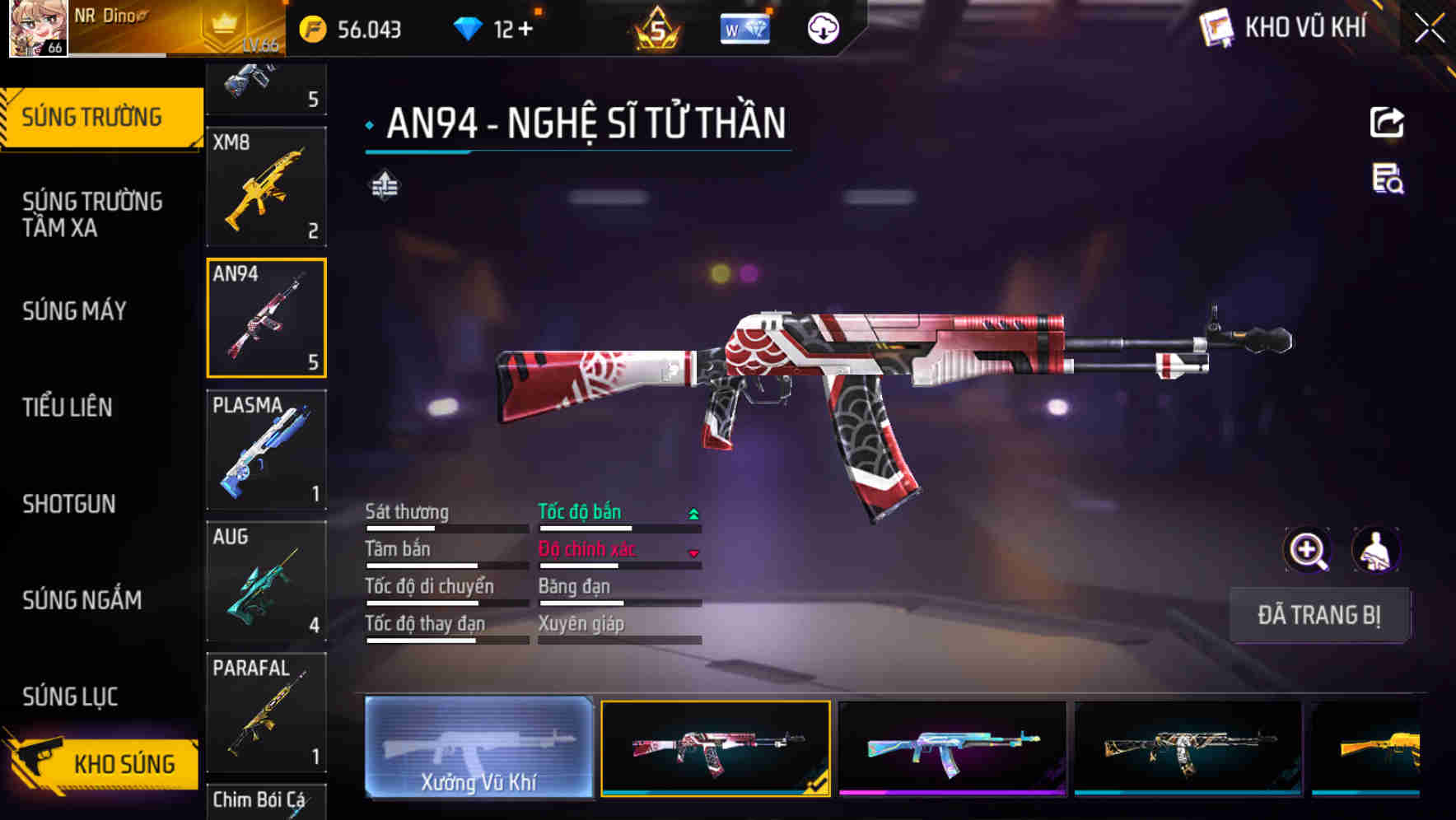1456x820 pixels.
Task: Open the Súng Lục category
Action: coord(71,696)
